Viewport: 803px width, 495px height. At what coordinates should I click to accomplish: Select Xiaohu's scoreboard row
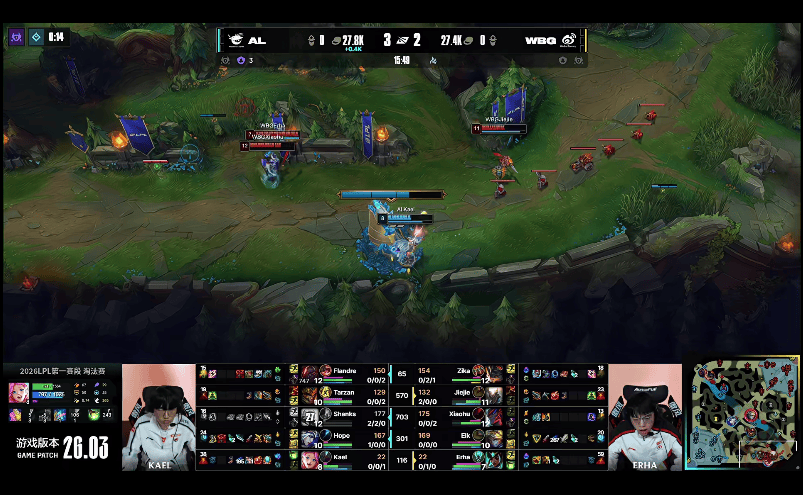(460, 415)
